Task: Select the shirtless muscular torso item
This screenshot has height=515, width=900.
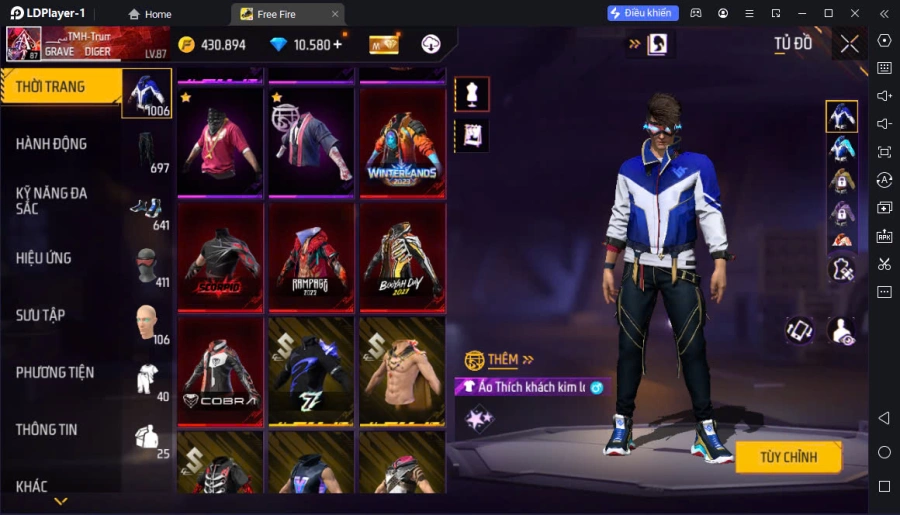Action: (403, 371)
